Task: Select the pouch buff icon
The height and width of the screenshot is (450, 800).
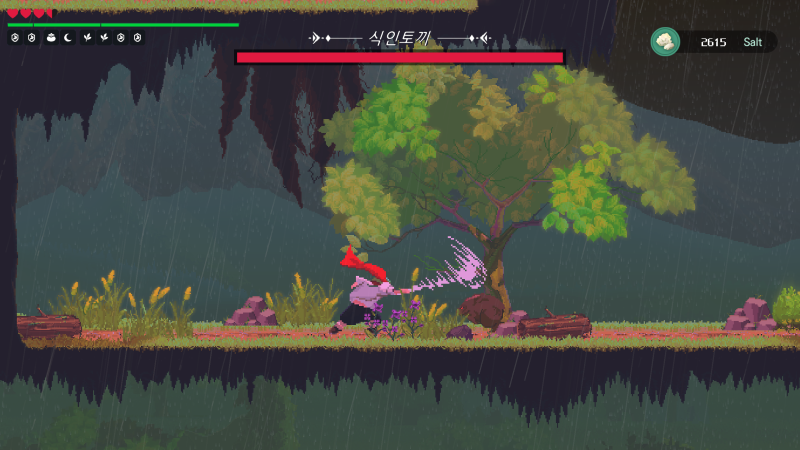Action: coord(51,38)
